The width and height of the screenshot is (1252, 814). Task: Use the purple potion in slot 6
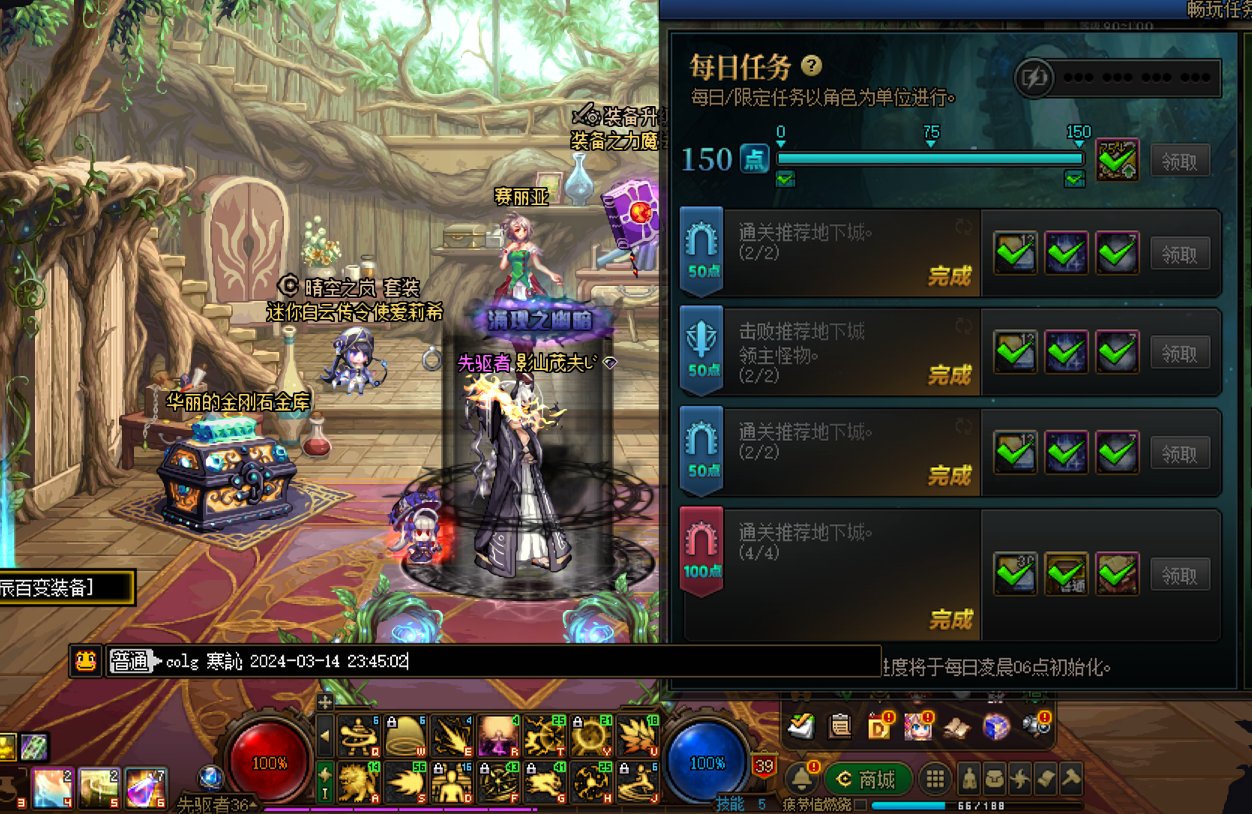[x=146, y=787]
